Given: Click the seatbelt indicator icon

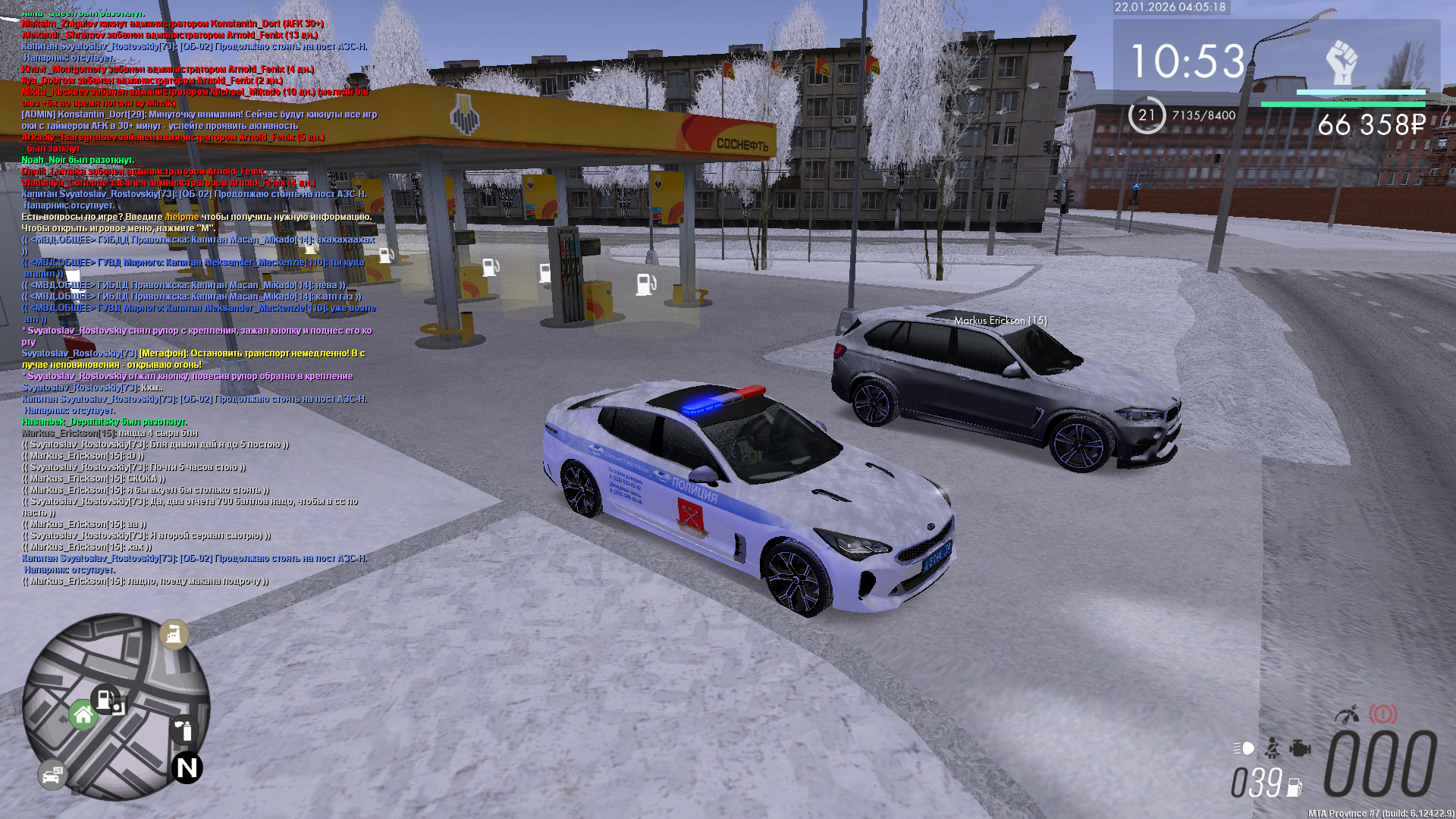Looking at the screenshot, I should coord(1272,748).
